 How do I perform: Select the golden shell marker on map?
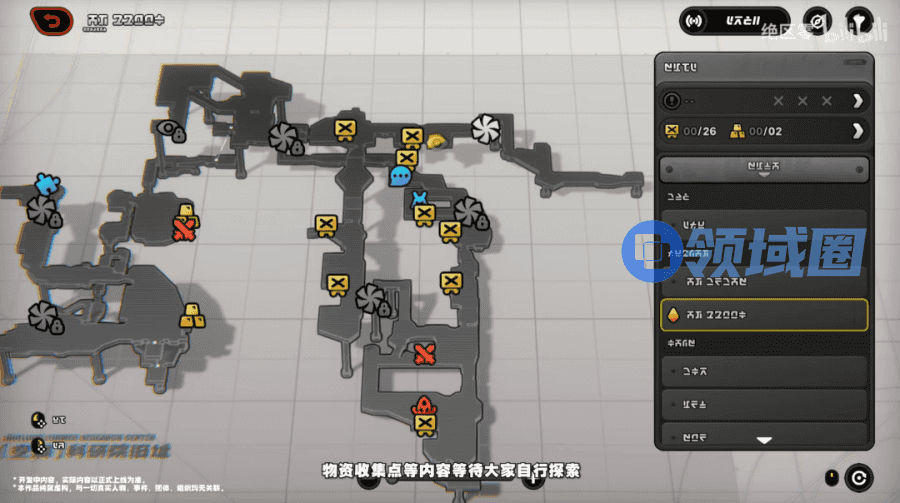[x=435, y=141]
